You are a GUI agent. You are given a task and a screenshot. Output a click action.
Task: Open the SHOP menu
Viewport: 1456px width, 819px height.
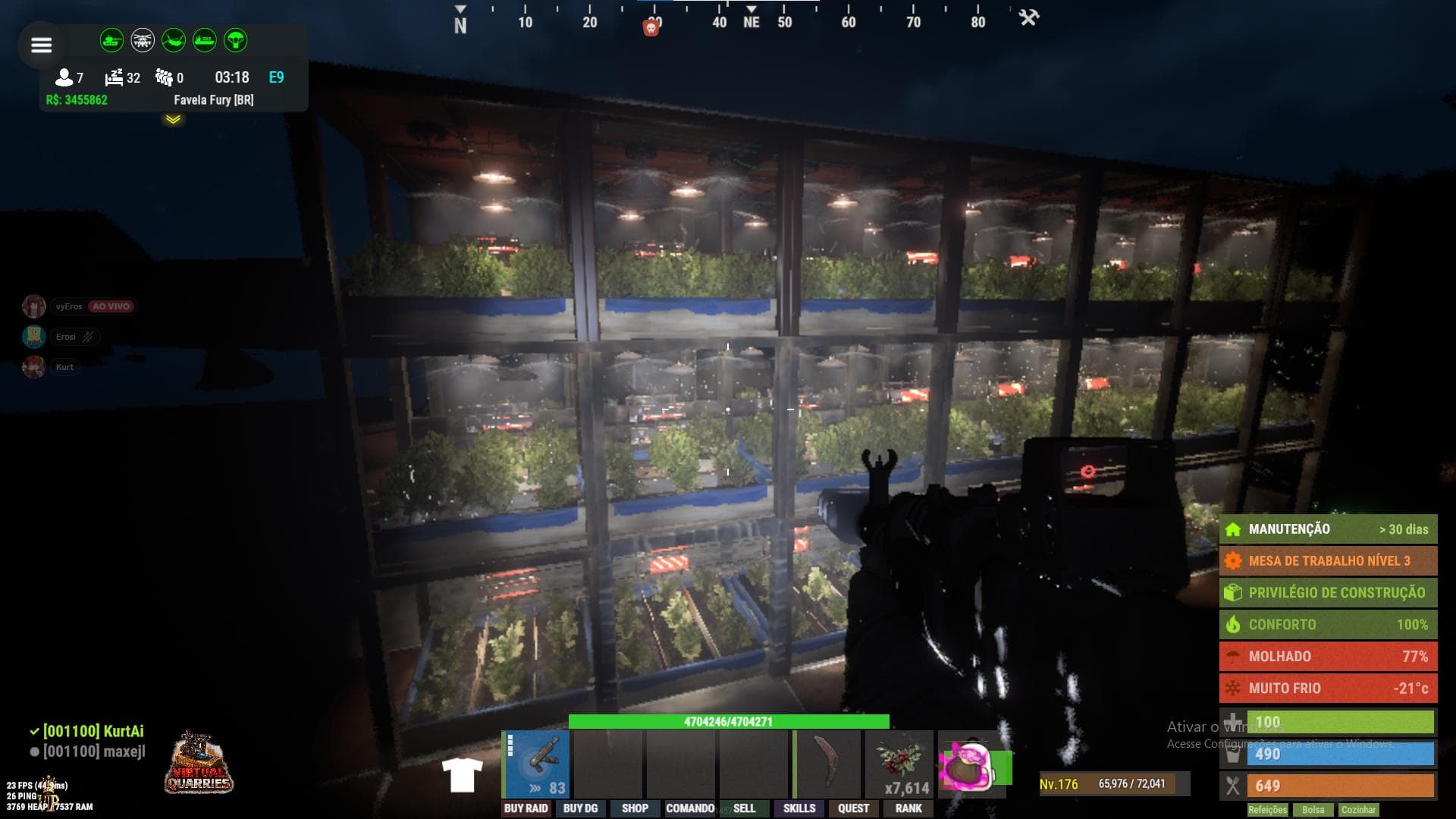pyautogui.click(x=634, y=808)
